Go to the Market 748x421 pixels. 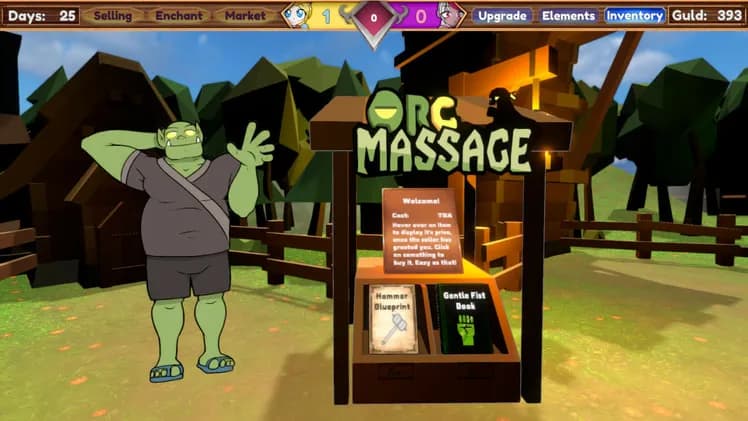[x=245, y=16]
